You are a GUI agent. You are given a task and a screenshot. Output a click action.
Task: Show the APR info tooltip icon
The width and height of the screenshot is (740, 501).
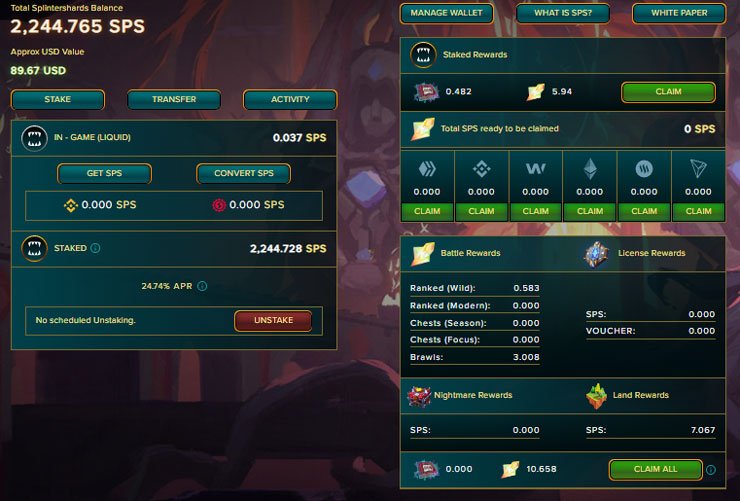pos(202,286)
